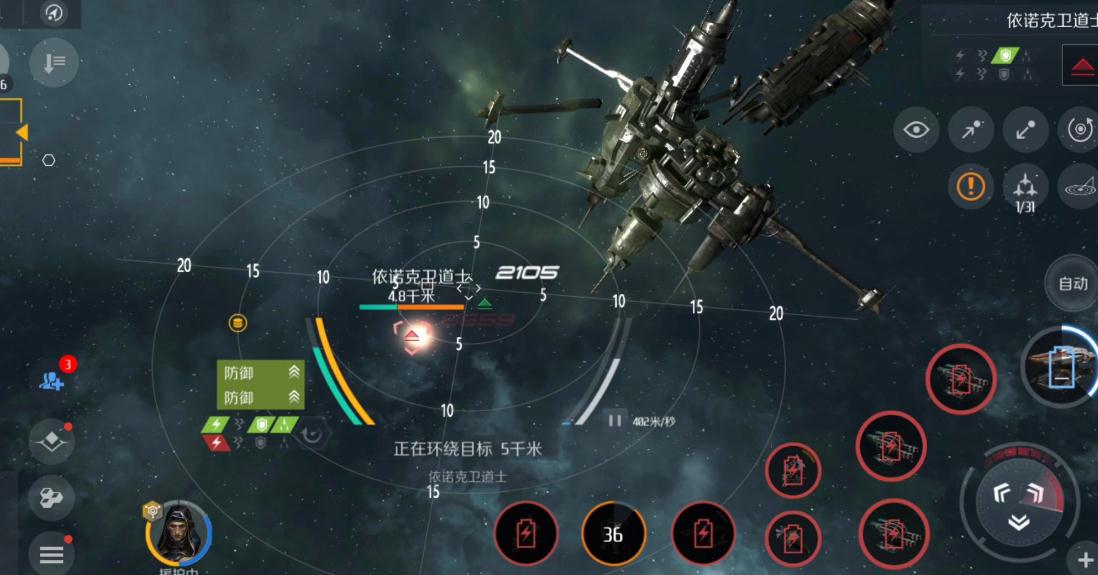Activate the approach target arrow button
The height and width of the screenshot is (575, 1098).
click(x=970, y=130)
